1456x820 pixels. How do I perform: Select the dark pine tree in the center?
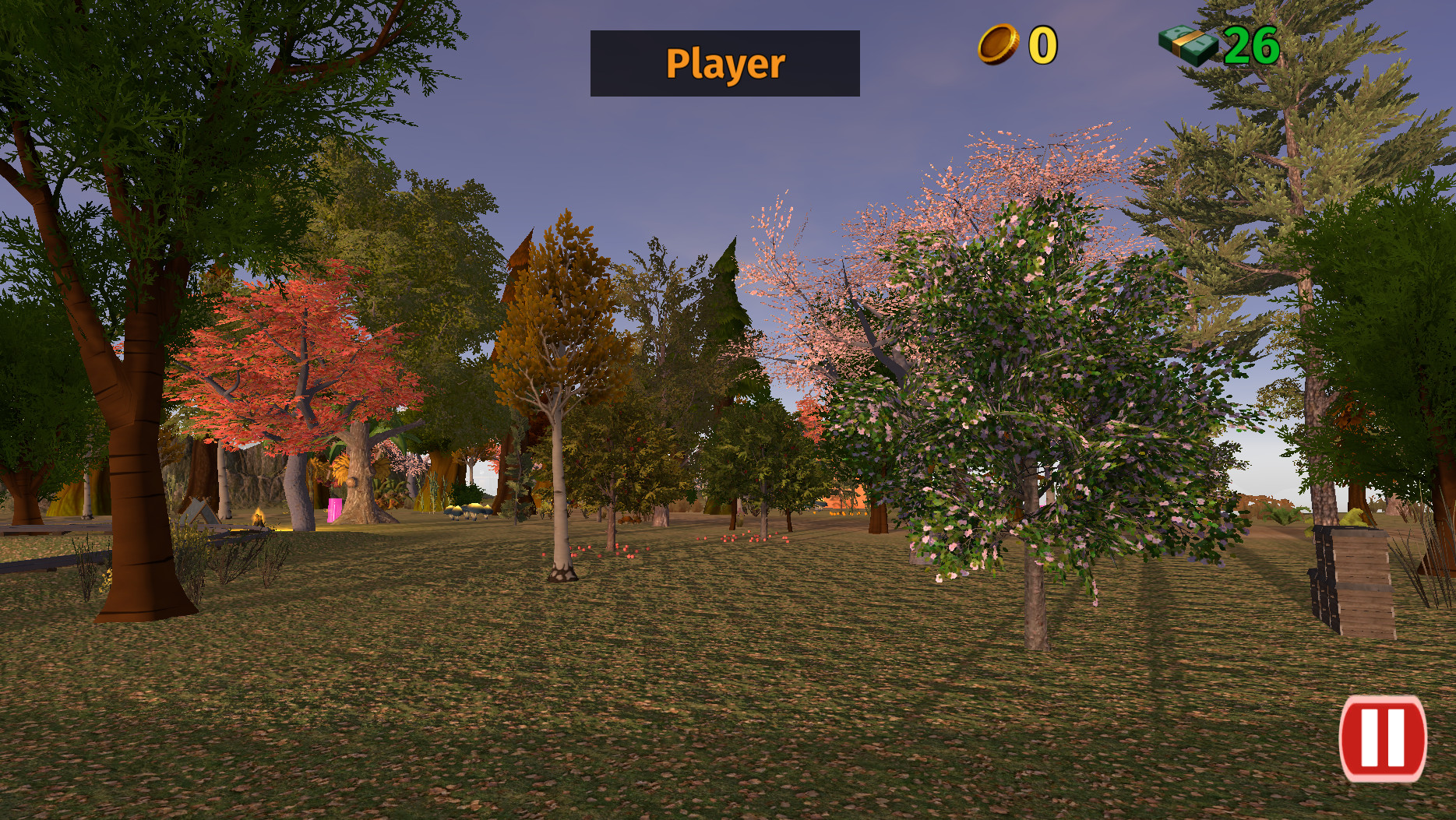[728, 335]
